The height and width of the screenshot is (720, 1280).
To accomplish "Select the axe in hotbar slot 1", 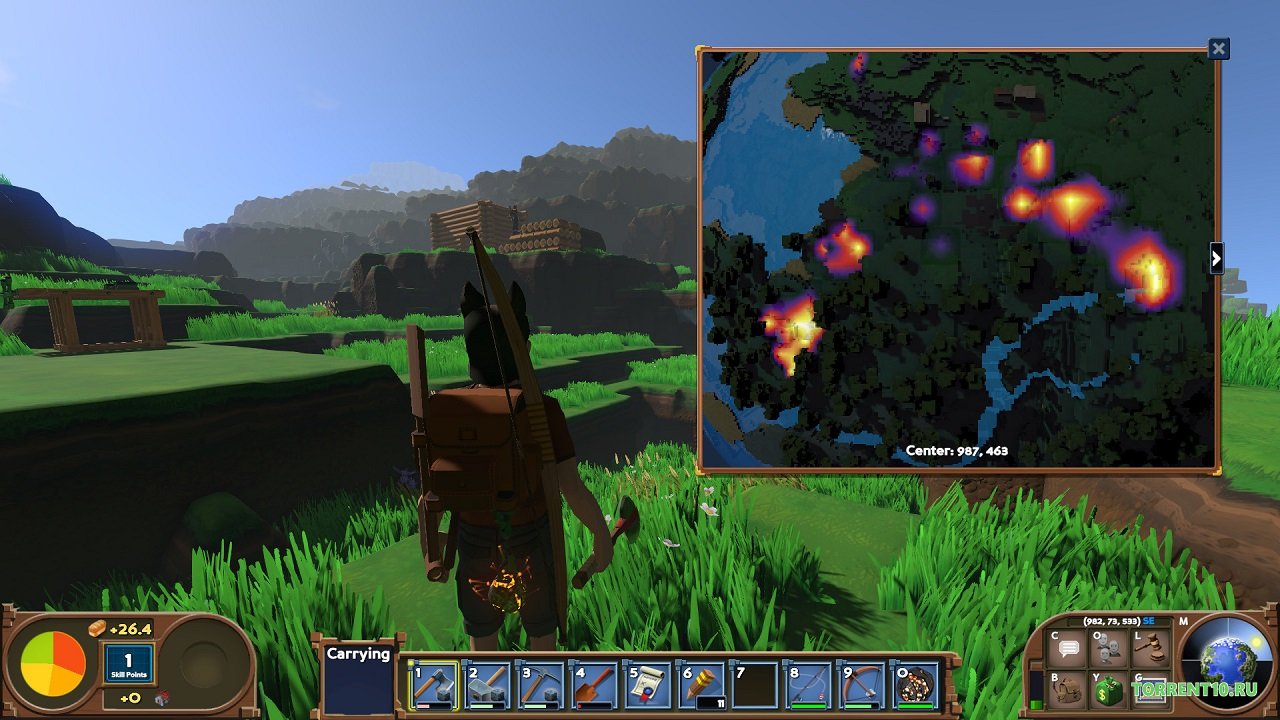I will click(434, 686).
